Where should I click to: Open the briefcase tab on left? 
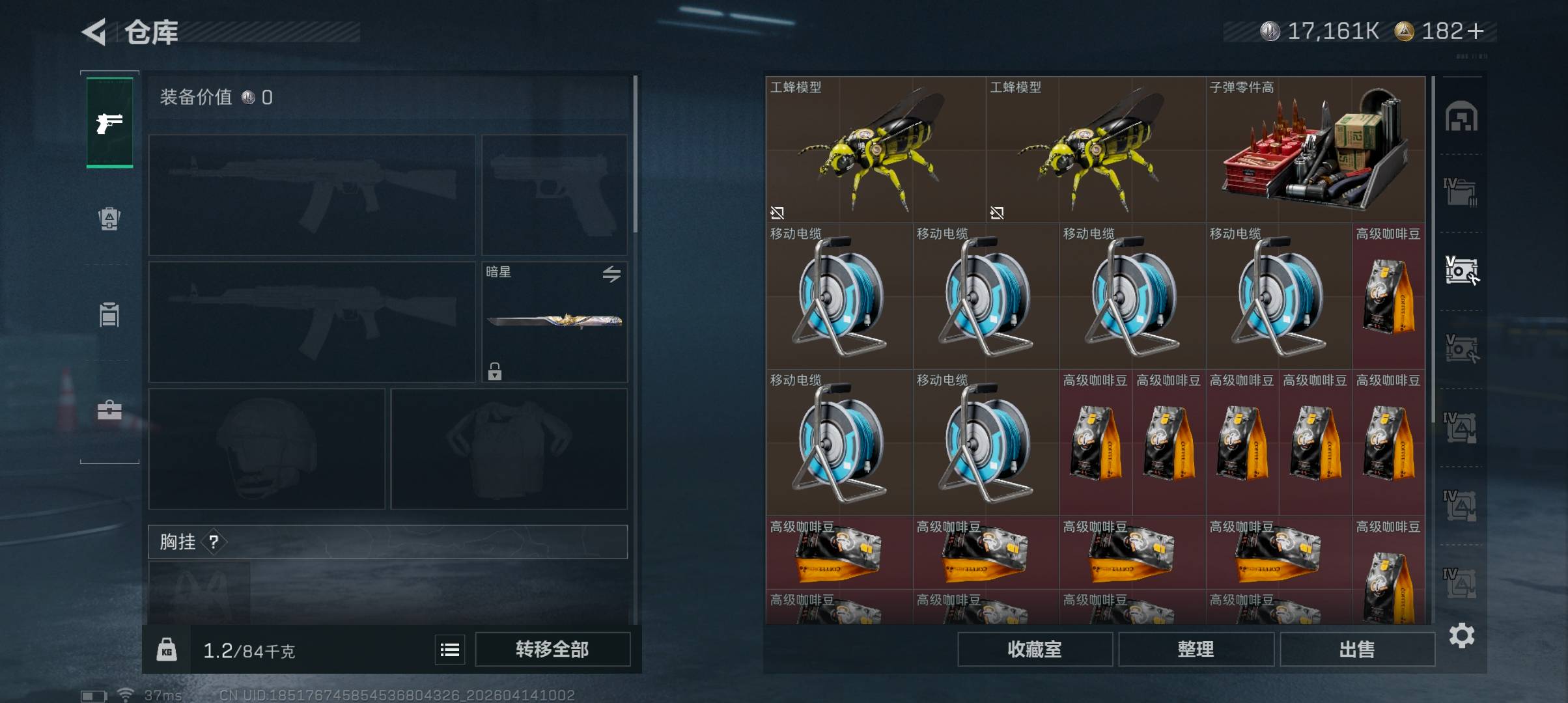click(109, 410)
